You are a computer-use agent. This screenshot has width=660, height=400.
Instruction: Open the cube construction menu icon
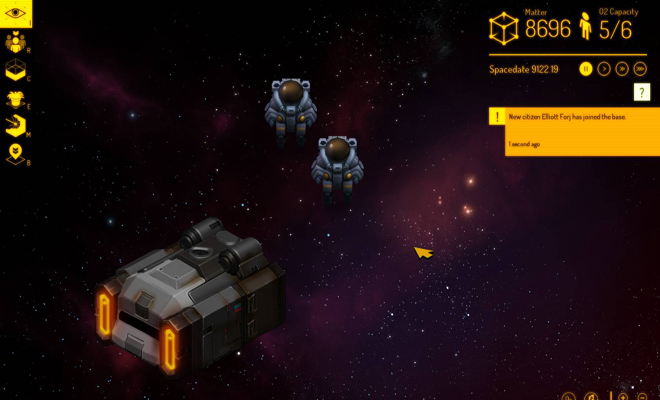pyautogui.click(x=16, y=70)
